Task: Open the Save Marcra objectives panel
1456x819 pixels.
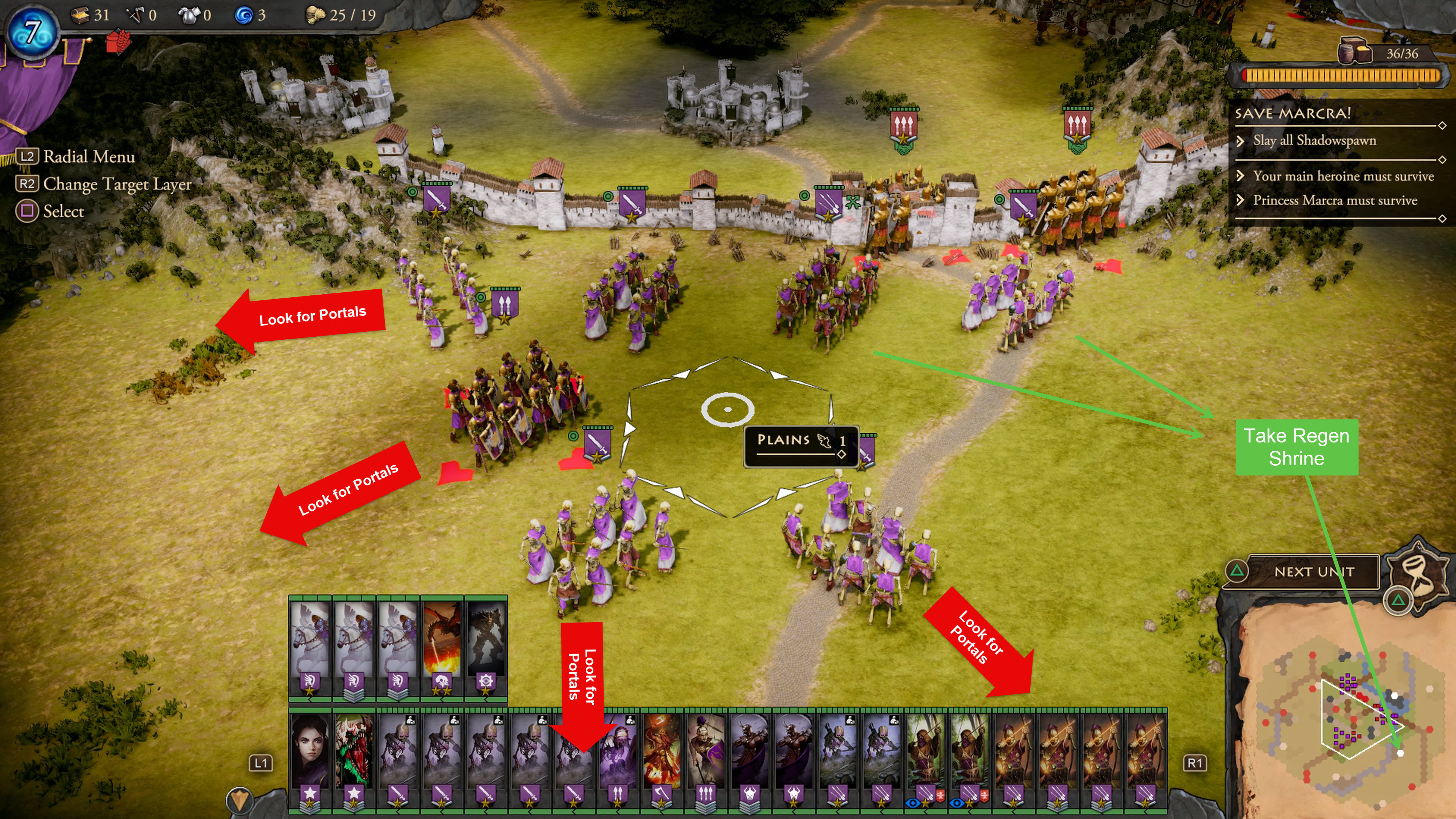Action: (1293, 114)
